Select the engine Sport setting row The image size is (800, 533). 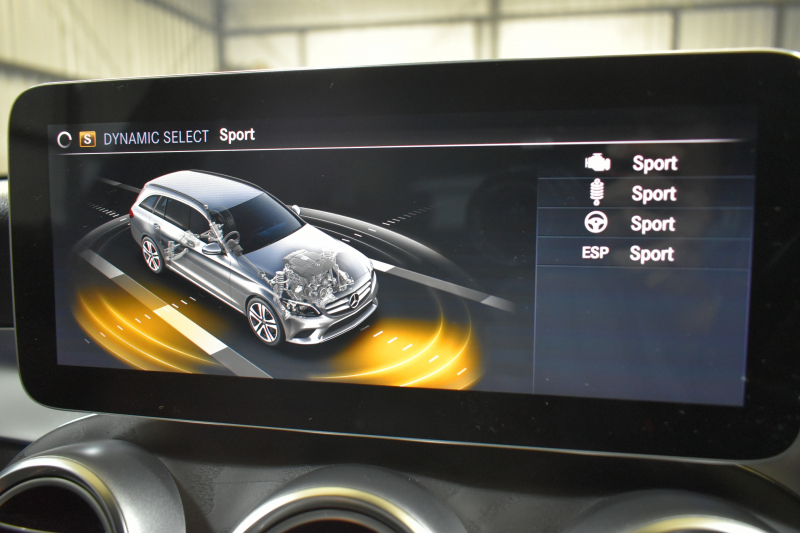point(645,163)
